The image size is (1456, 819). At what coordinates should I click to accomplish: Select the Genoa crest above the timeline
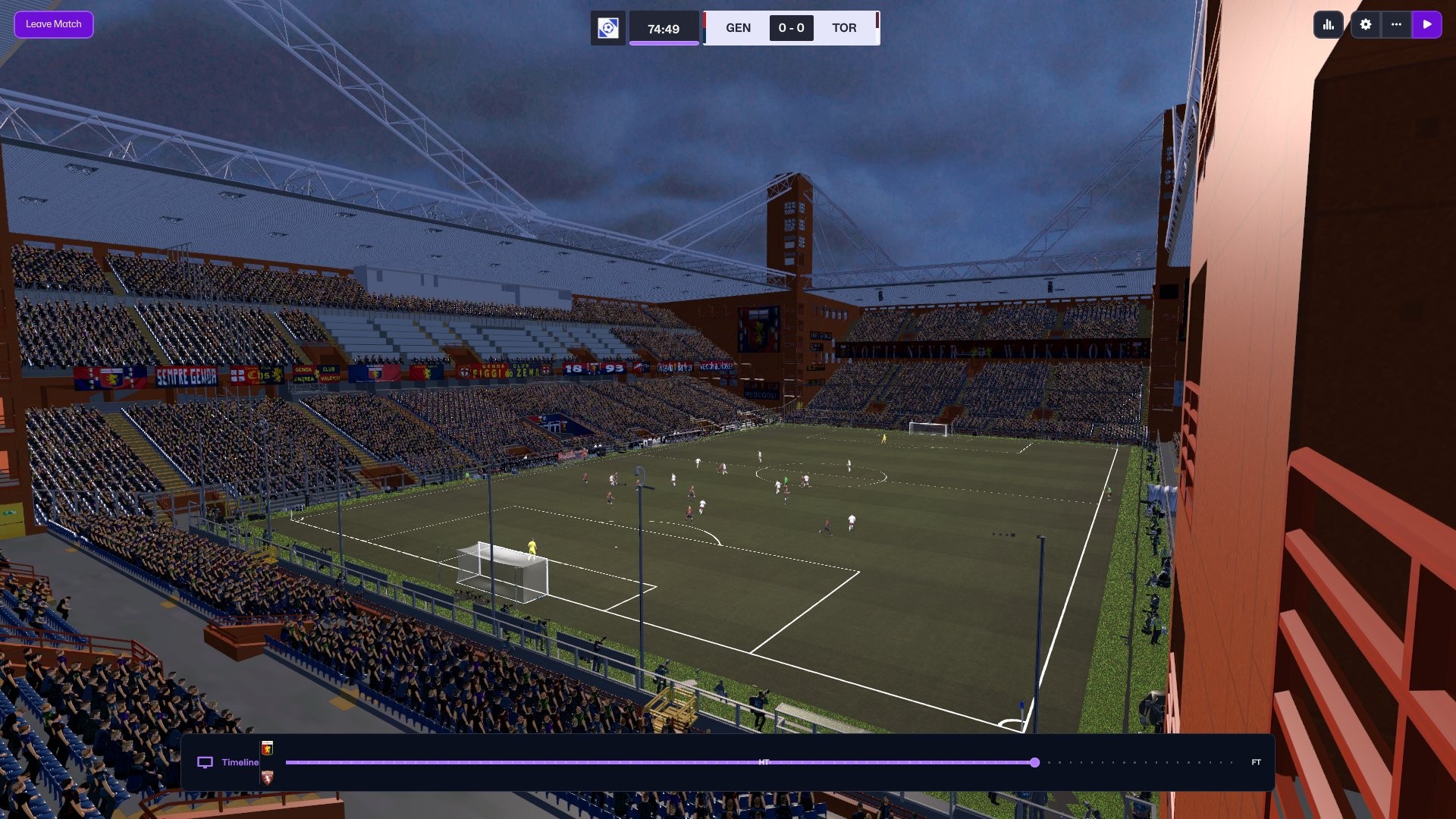(x=267, y=748)
